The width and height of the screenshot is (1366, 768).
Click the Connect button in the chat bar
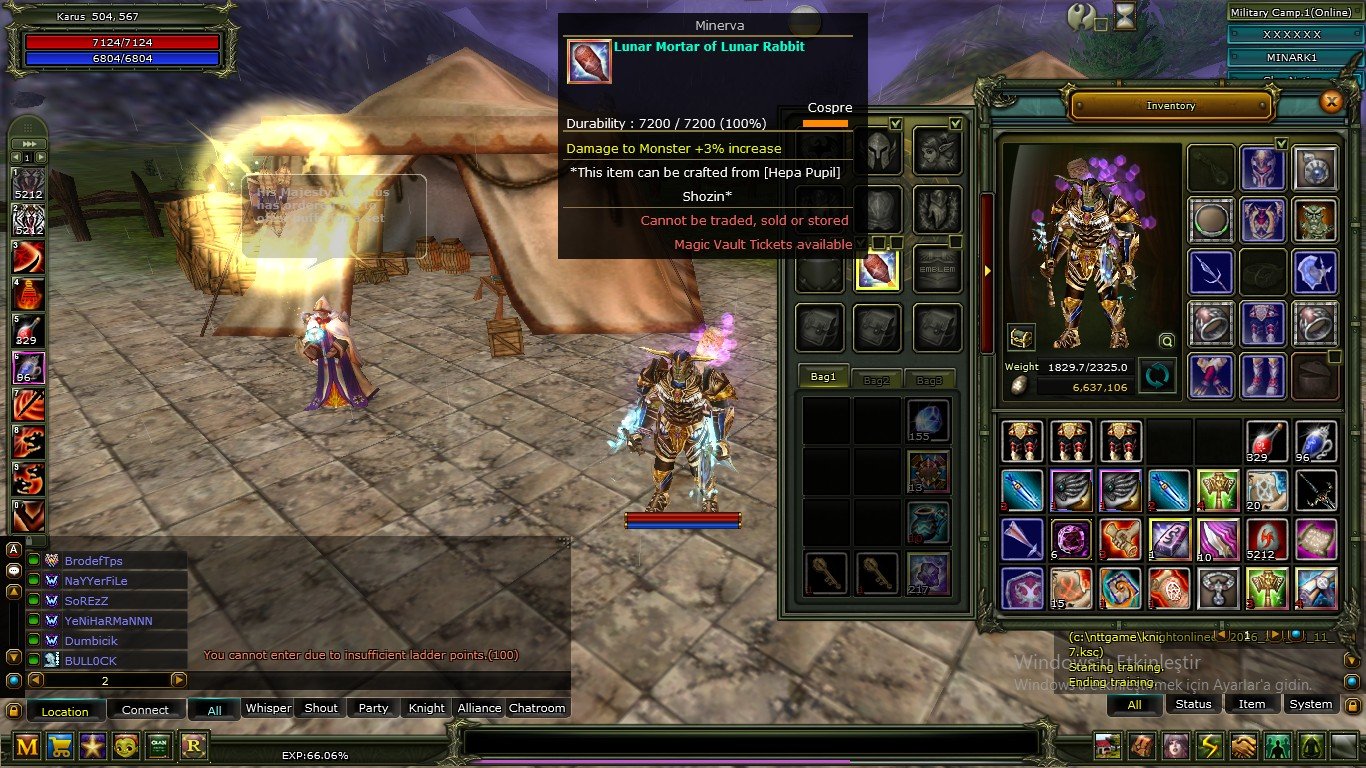[x=146, y=710]
